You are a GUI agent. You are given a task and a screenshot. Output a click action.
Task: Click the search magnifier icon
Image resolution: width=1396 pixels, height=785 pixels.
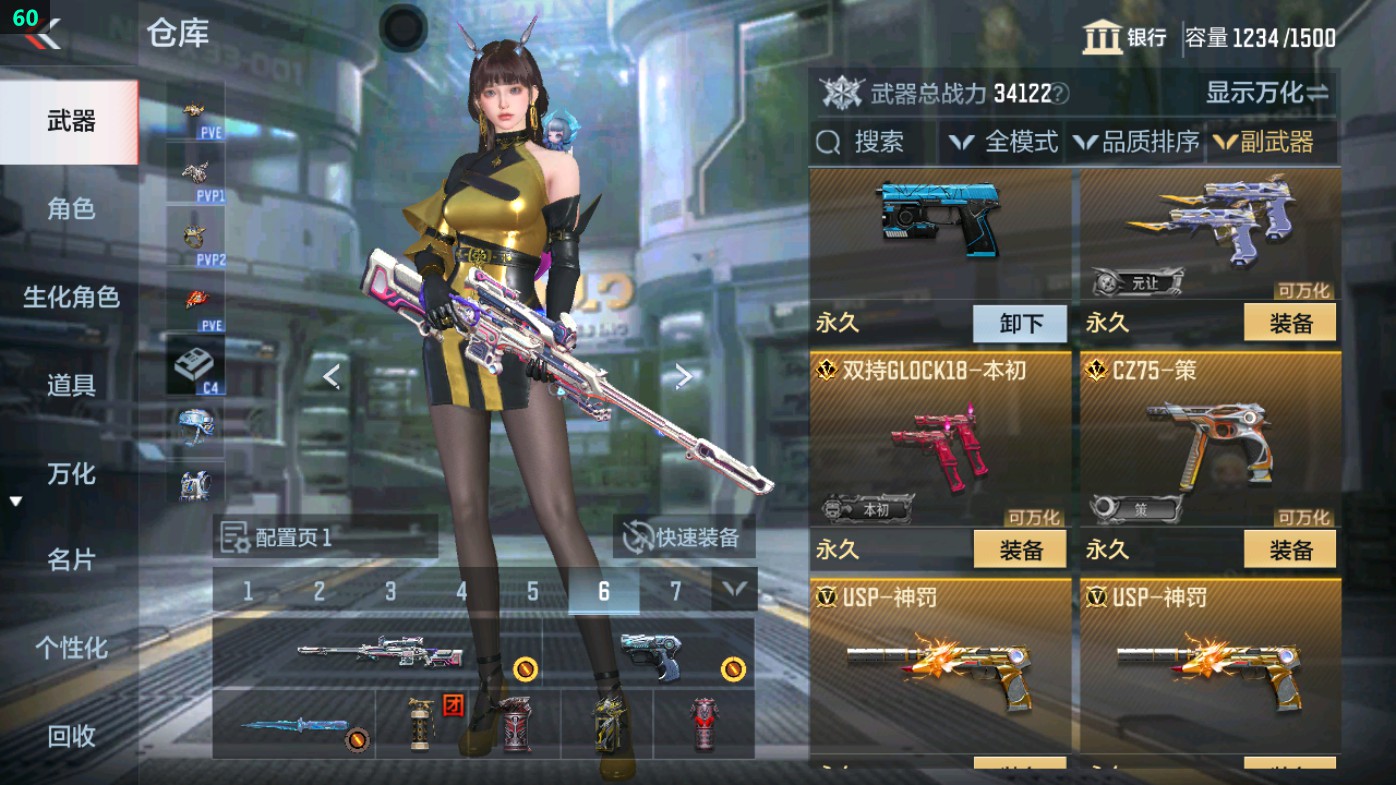828,142
